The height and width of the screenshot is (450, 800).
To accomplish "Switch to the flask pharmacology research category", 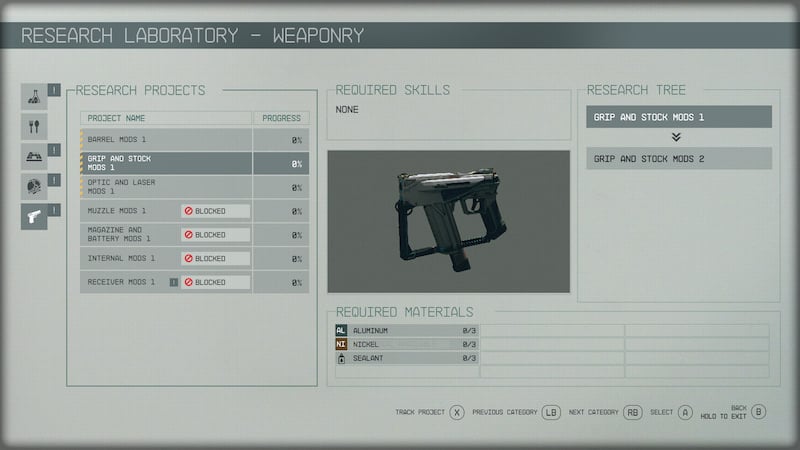I will (35, 97).
